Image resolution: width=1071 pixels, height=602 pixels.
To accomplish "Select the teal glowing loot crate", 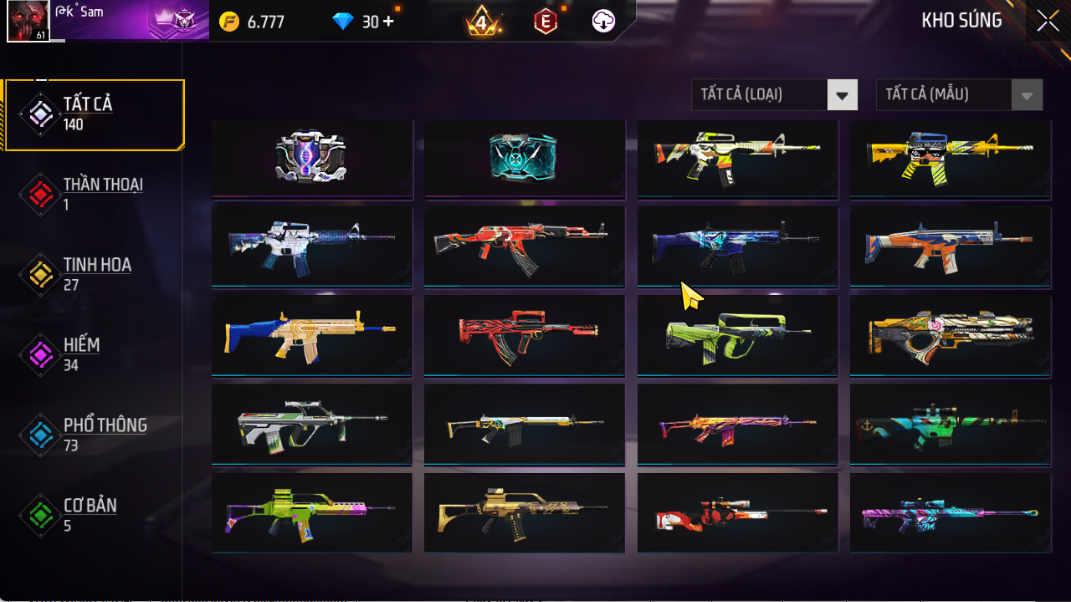I will point(523,157).
